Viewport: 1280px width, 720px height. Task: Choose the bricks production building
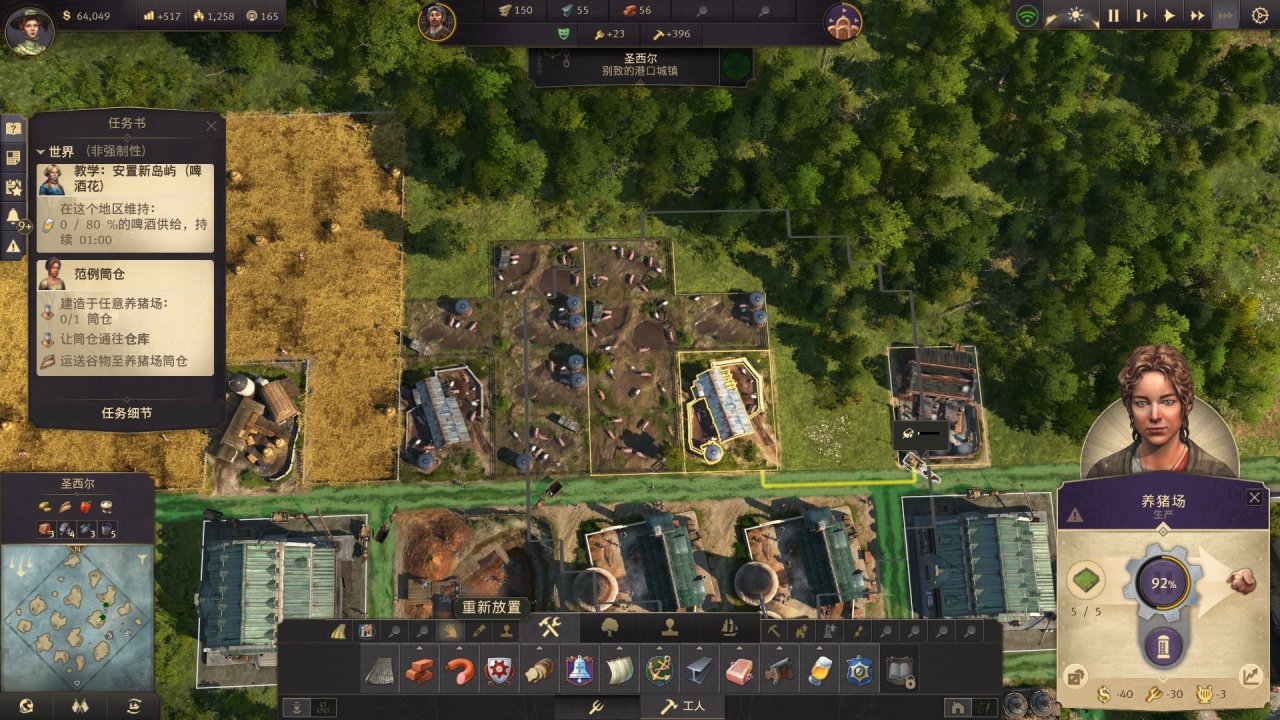420,671
